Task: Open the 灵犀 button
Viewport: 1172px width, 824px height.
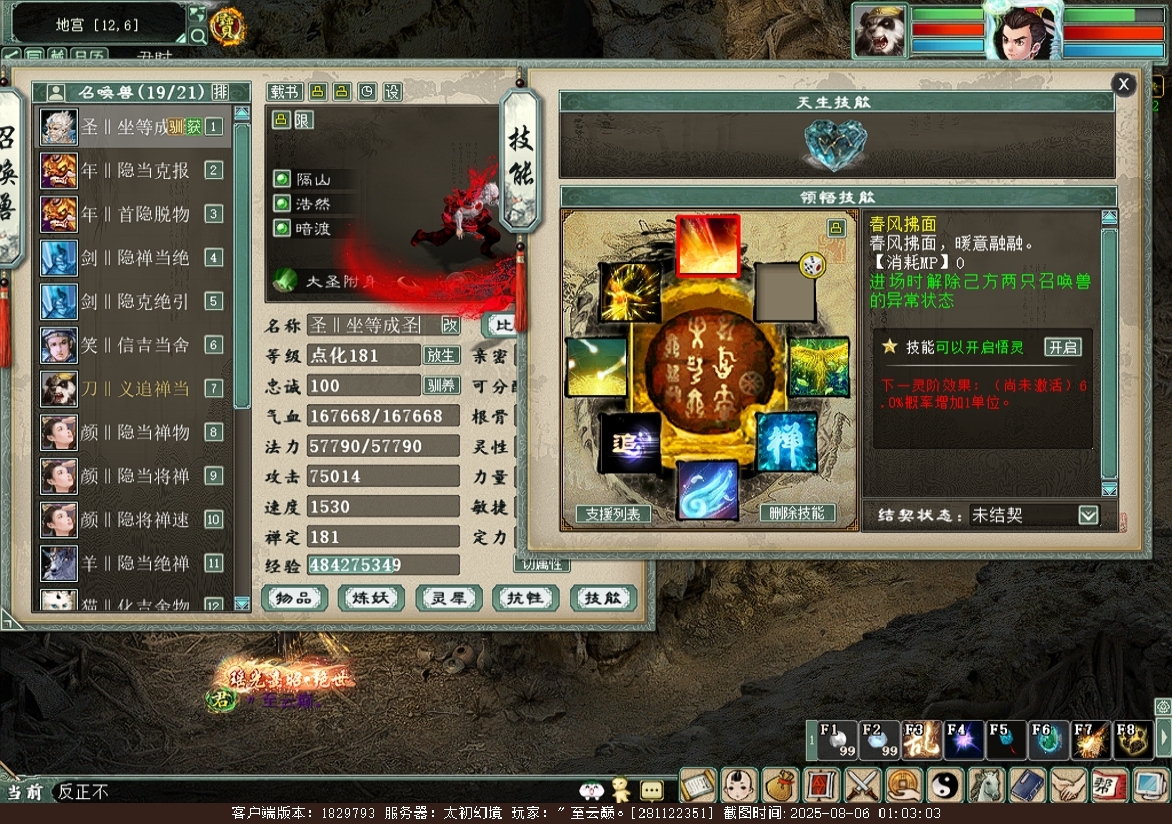Action: coord(449,598)
